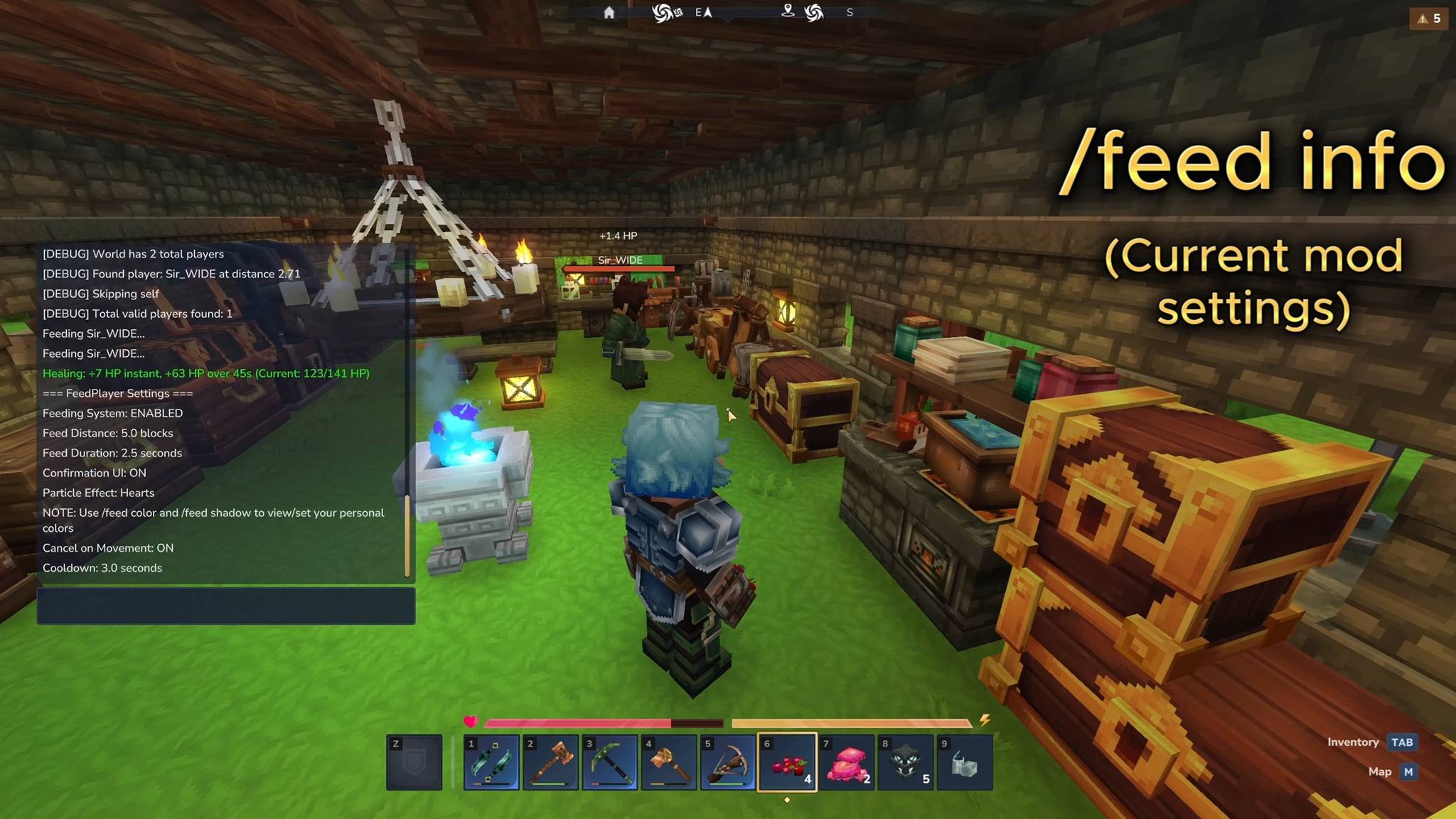
Task: Pick the red berries in slot 6
Action: coord(787,763)
